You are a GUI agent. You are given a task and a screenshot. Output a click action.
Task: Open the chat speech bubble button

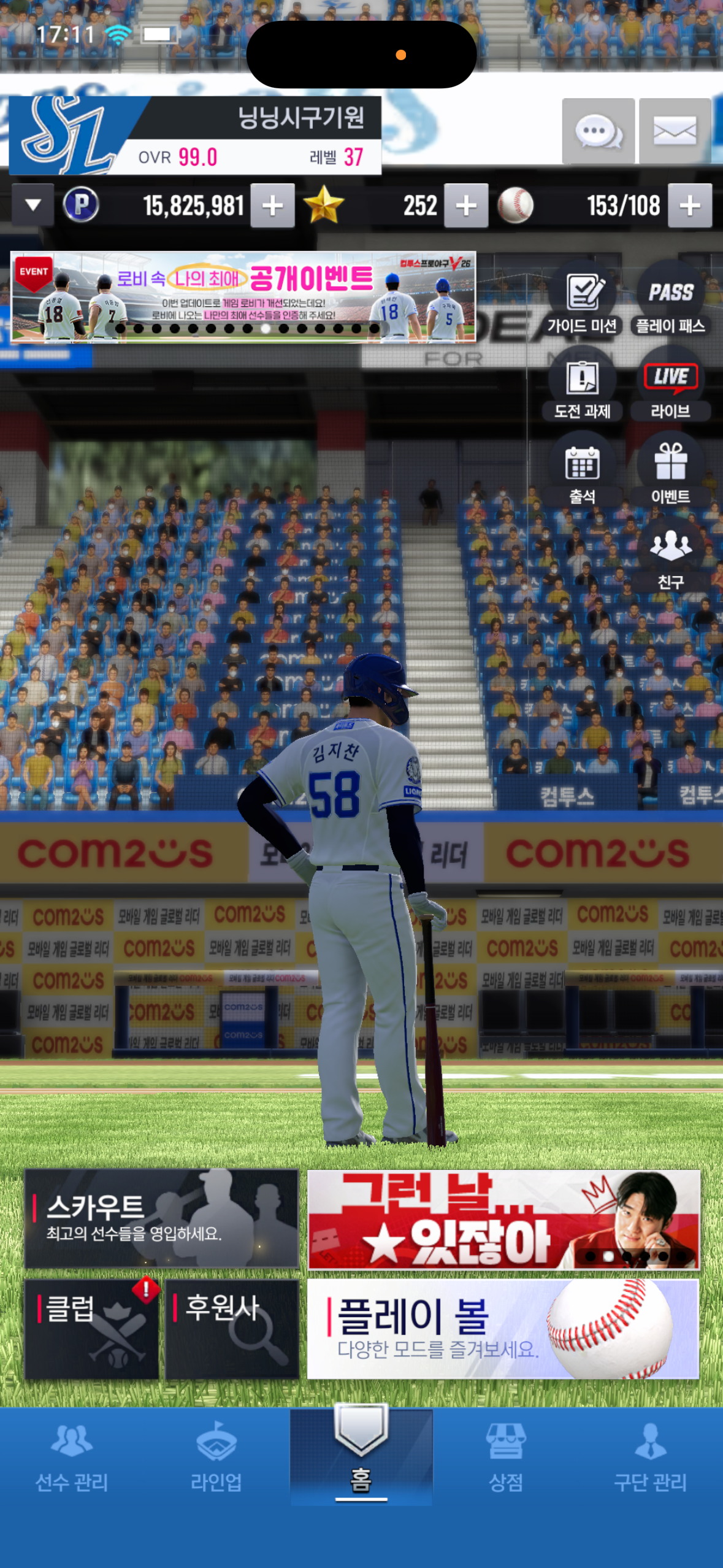598,131
